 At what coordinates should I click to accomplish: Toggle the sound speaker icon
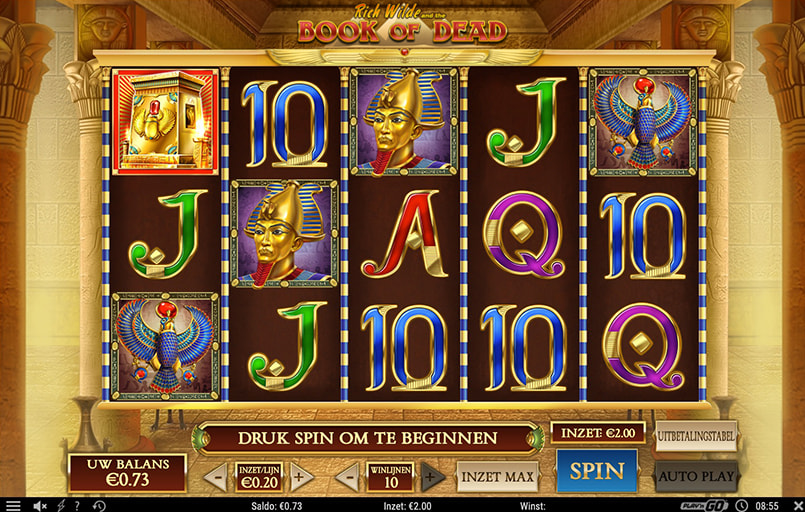point(41,505)
